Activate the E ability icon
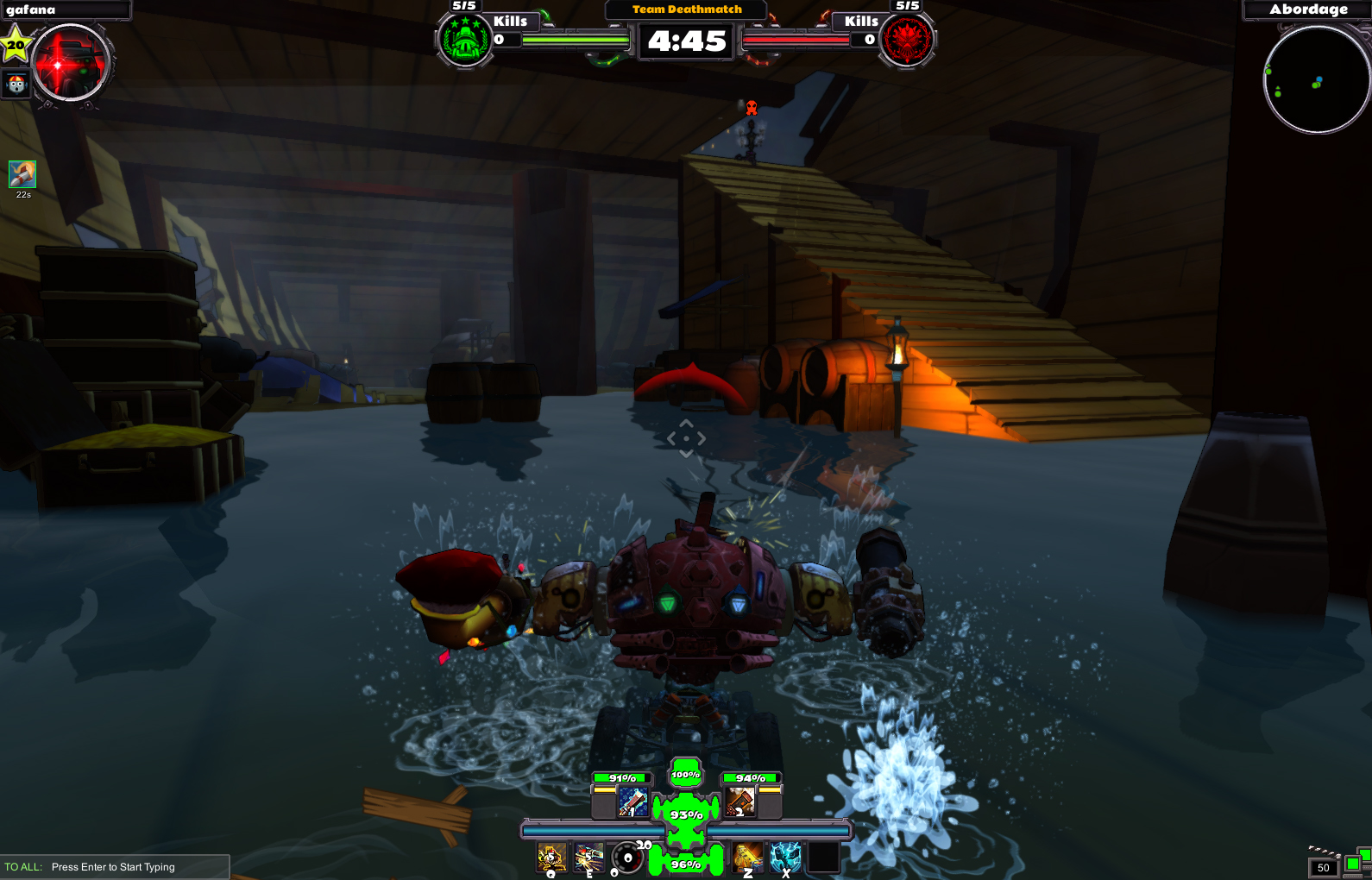 click(588, 857)
